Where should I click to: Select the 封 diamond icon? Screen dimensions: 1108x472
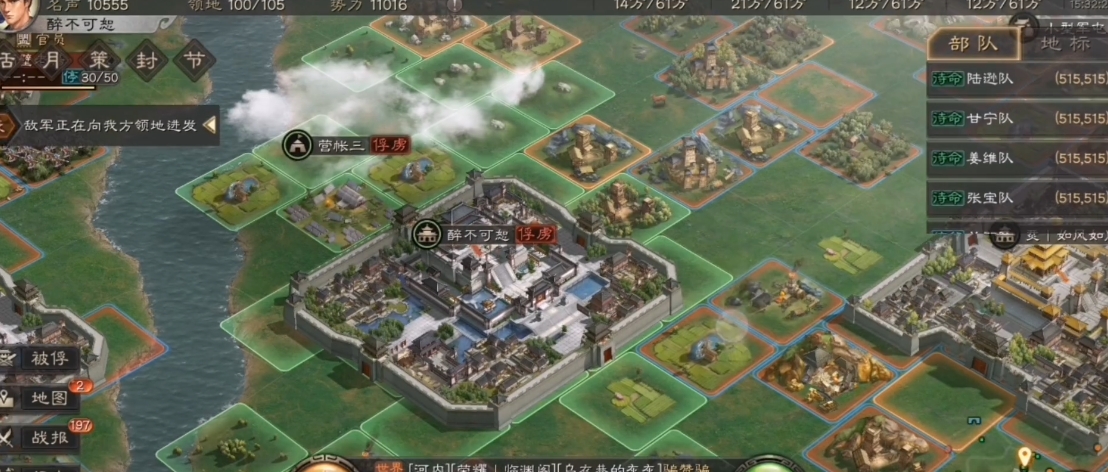(146, 60)
